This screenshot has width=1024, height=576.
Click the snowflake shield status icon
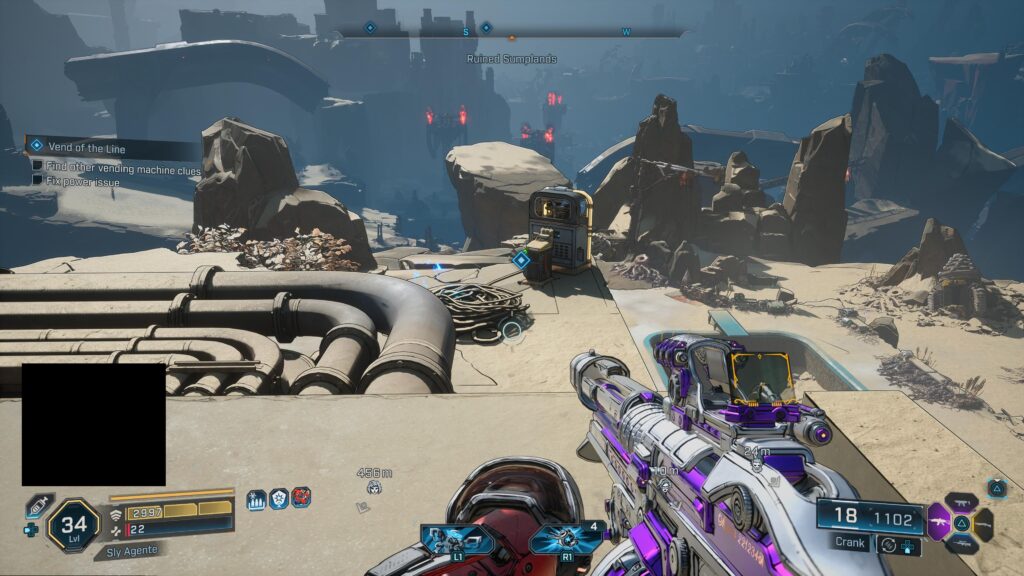[x=279, y=499]
